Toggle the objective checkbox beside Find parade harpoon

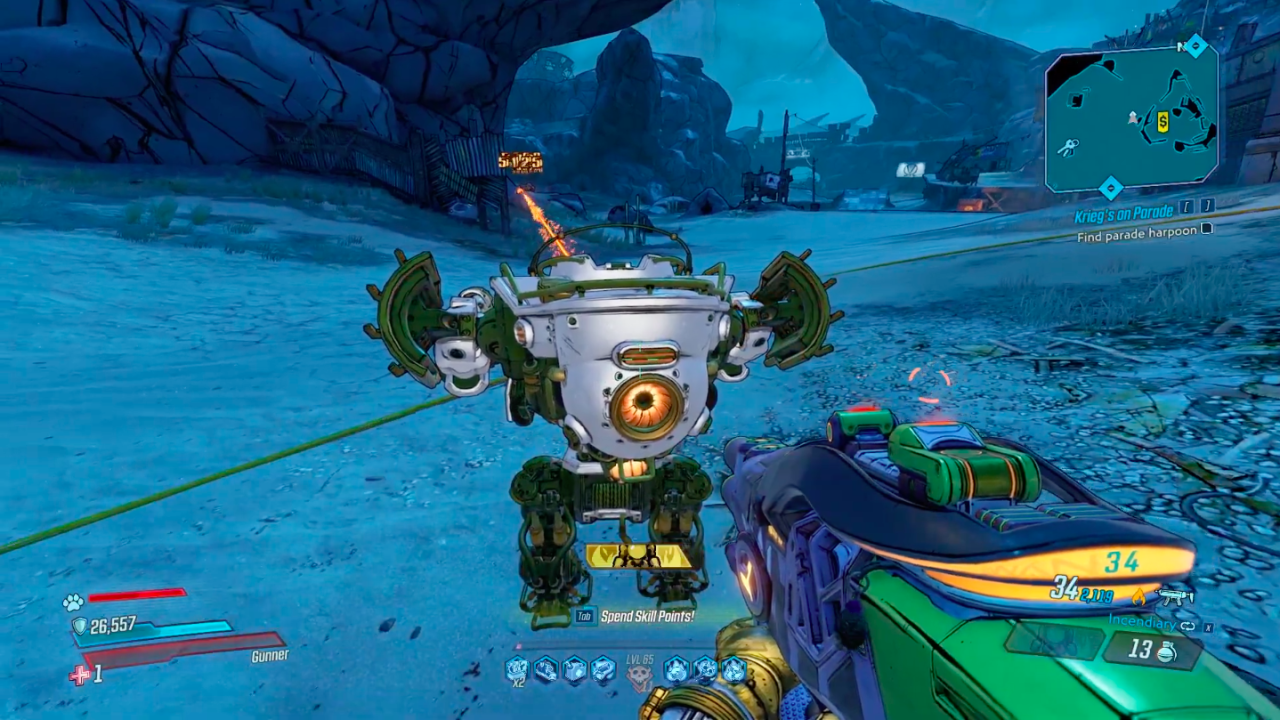coord(1207,230)
